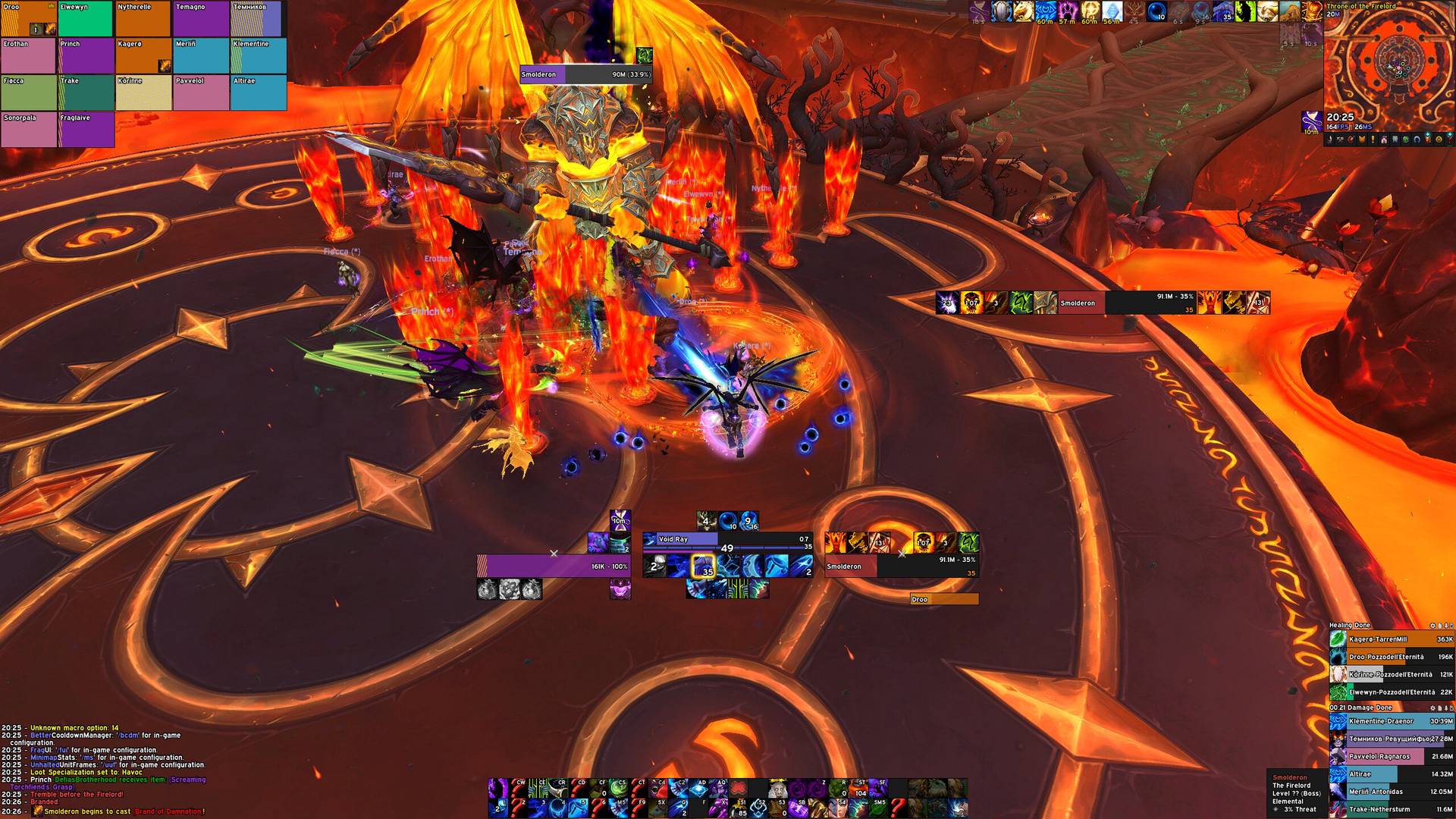Target Sonorpala in the raid frames

point(28,130)
